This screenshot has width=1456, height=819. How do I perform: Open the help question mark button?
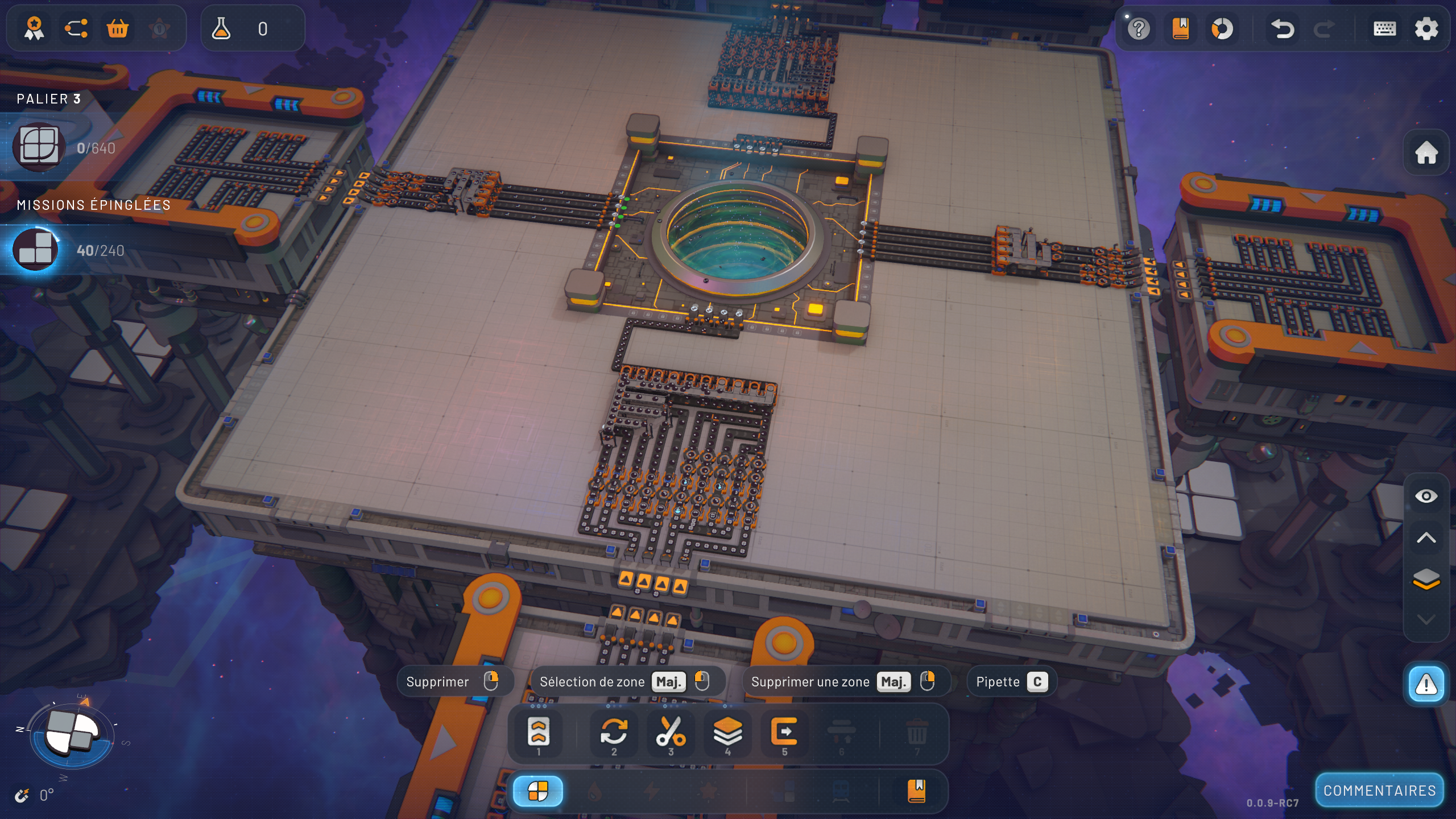[1139, 28]
